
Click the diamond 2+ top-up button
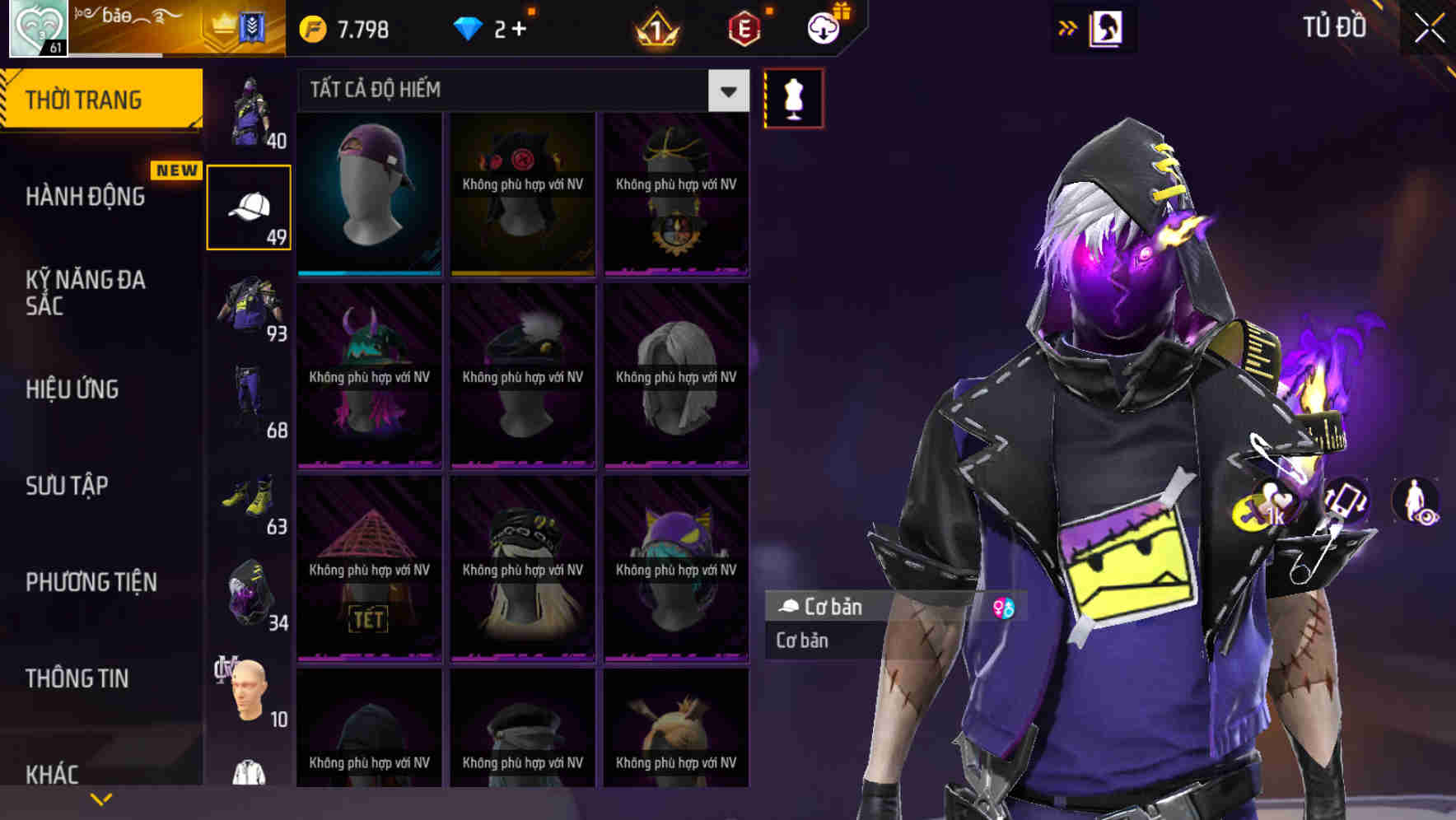tap(485, 27)
